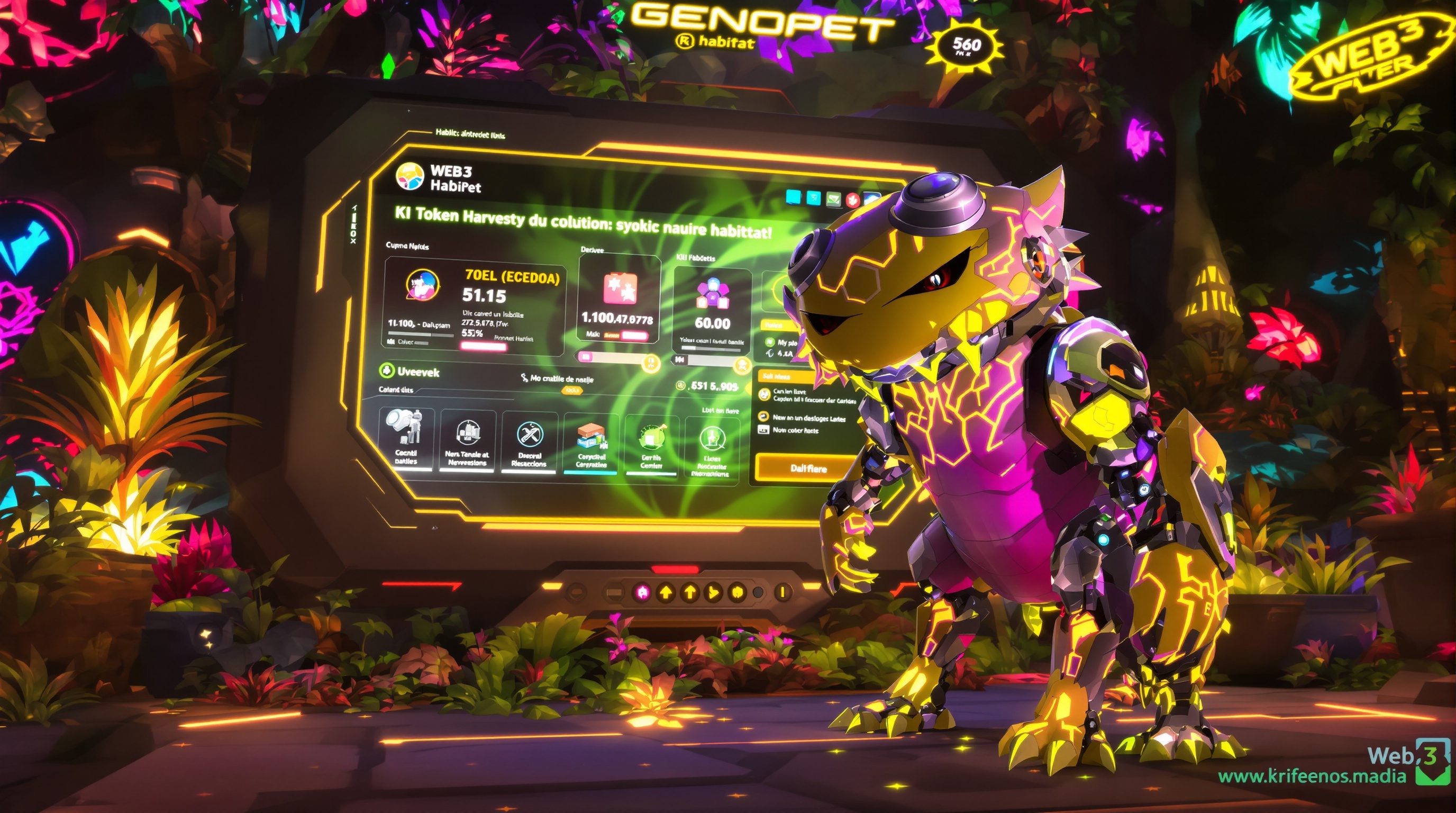Select the 'New an un desloges' list entry
Screen dimensions: 1456x813
808,418
